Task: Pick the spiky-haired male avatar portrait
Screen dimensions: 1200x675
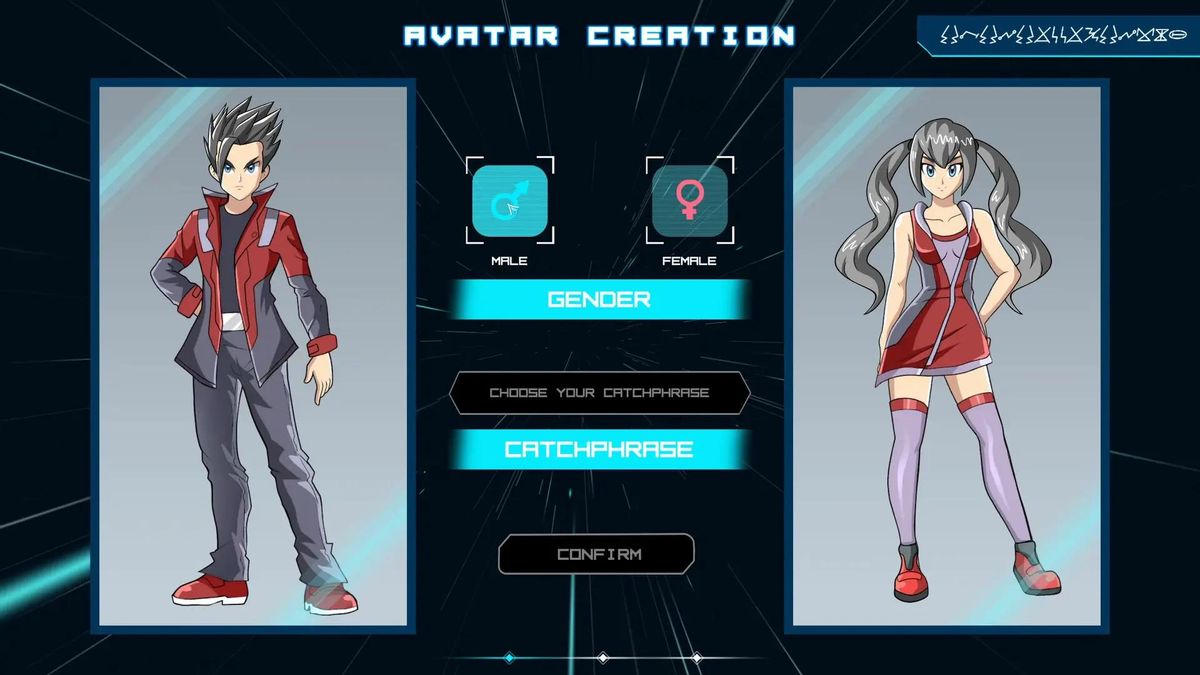Action: pos(253,355)
